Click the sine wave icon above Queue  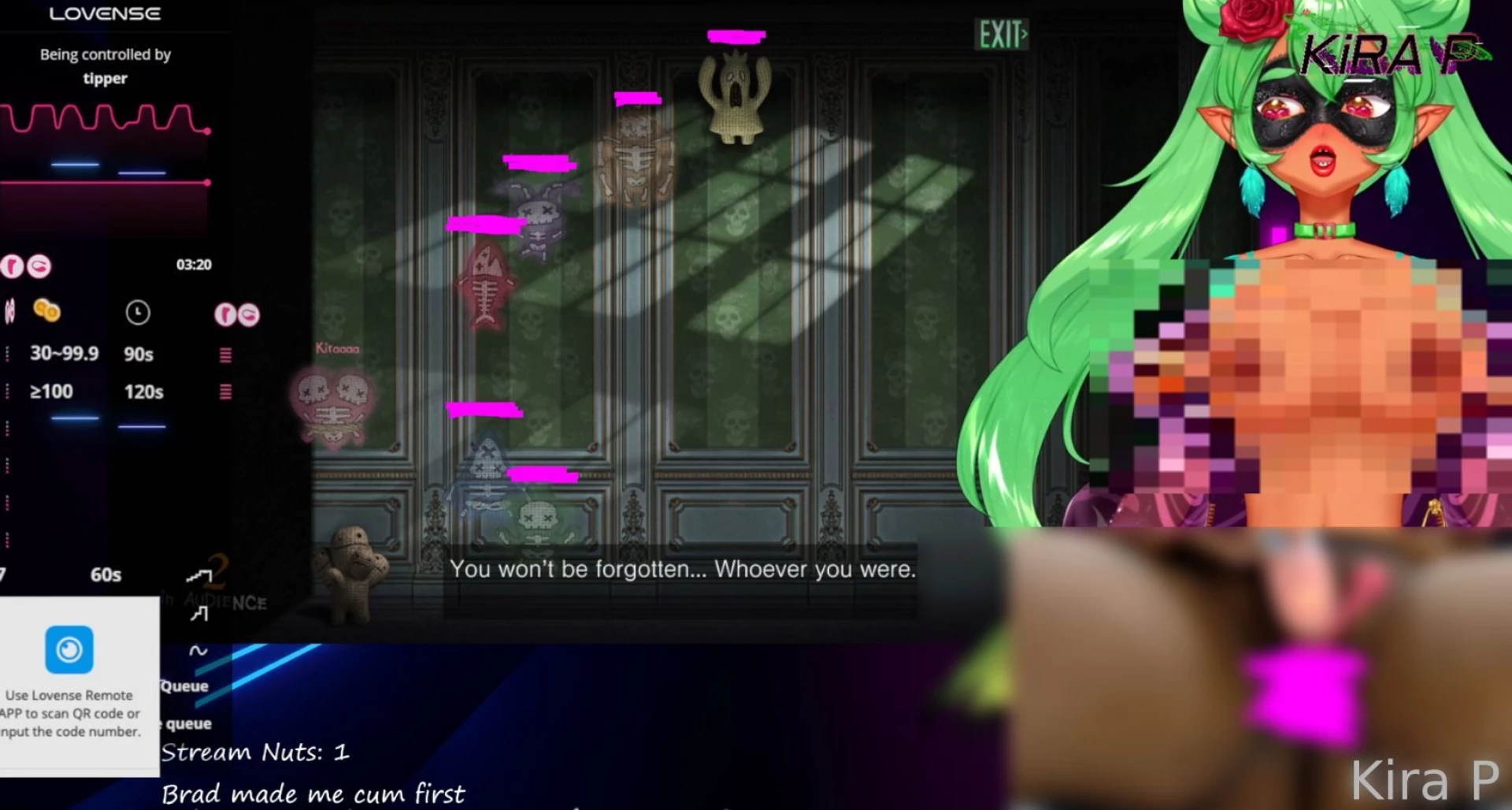(199, 651)
